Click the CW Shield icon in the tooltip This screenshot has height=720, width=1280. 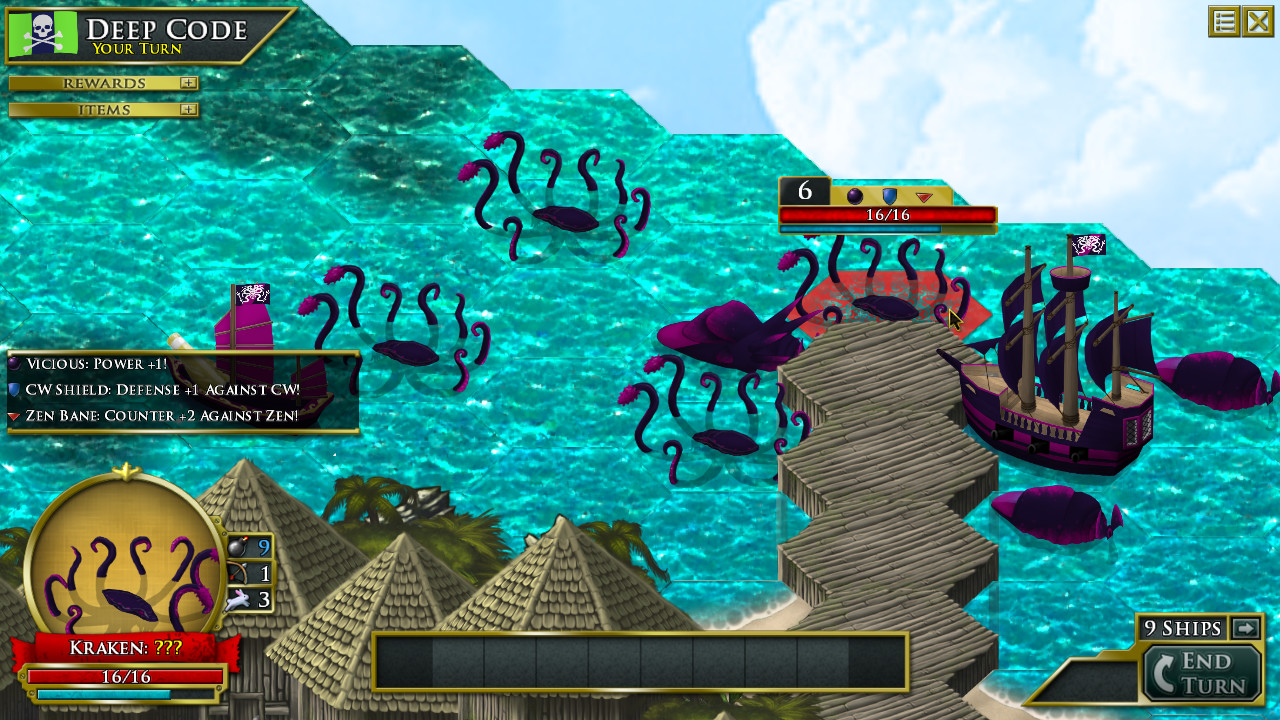[x=15, y=389]
